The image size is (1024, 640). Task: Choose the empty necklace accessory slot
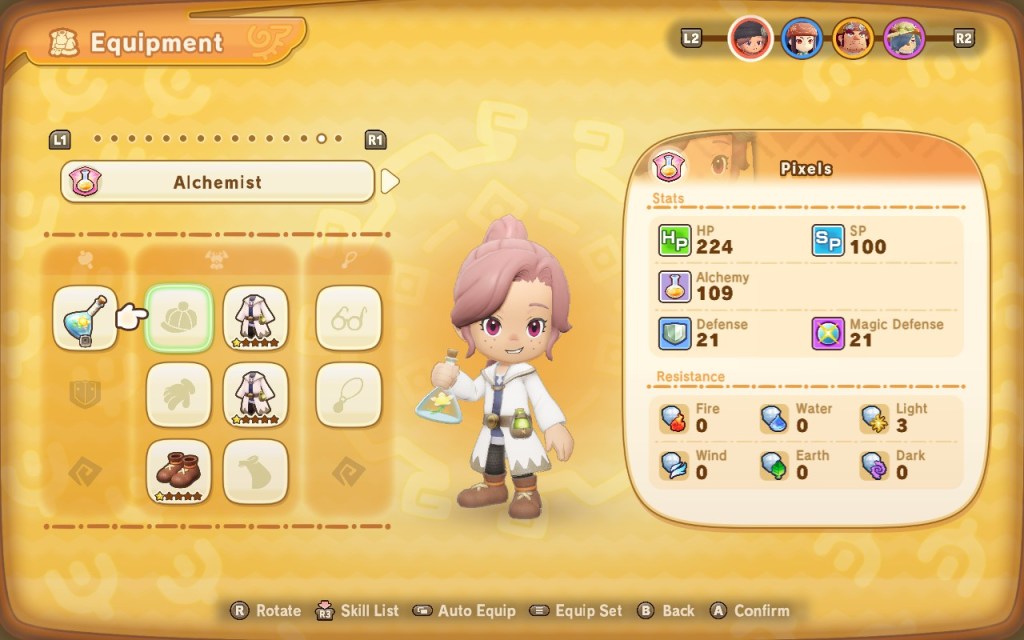[349, 394]
